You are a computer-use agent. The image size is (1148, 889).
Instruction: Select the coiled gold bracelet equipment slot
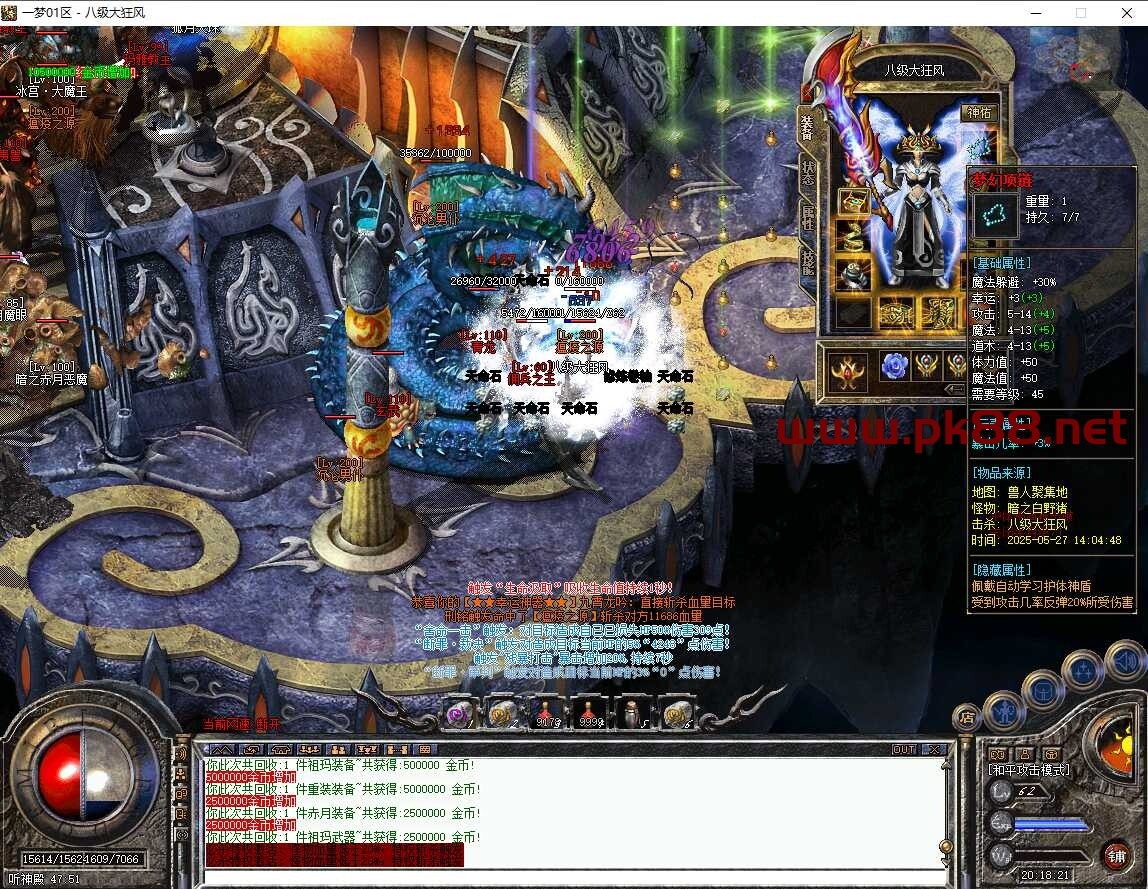[853, 236]
